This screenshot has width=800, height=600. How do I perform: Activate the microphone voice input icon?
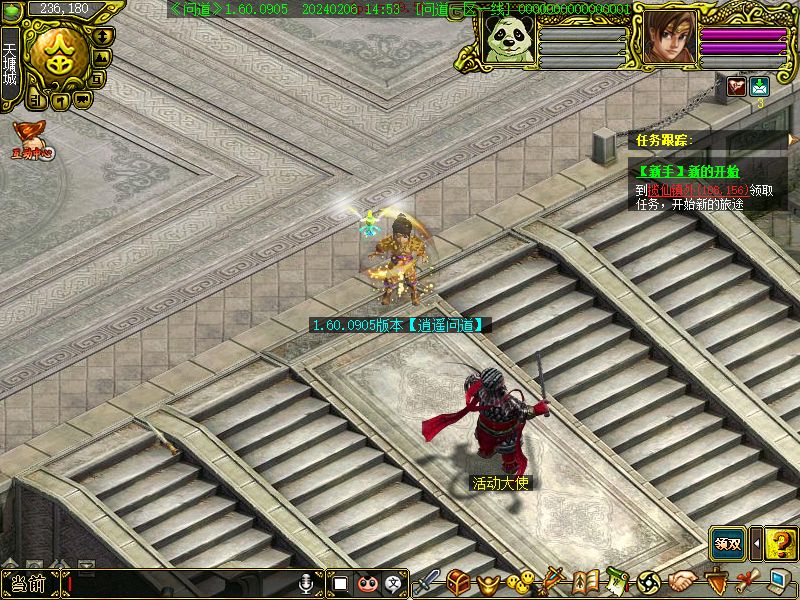point(308,583)
